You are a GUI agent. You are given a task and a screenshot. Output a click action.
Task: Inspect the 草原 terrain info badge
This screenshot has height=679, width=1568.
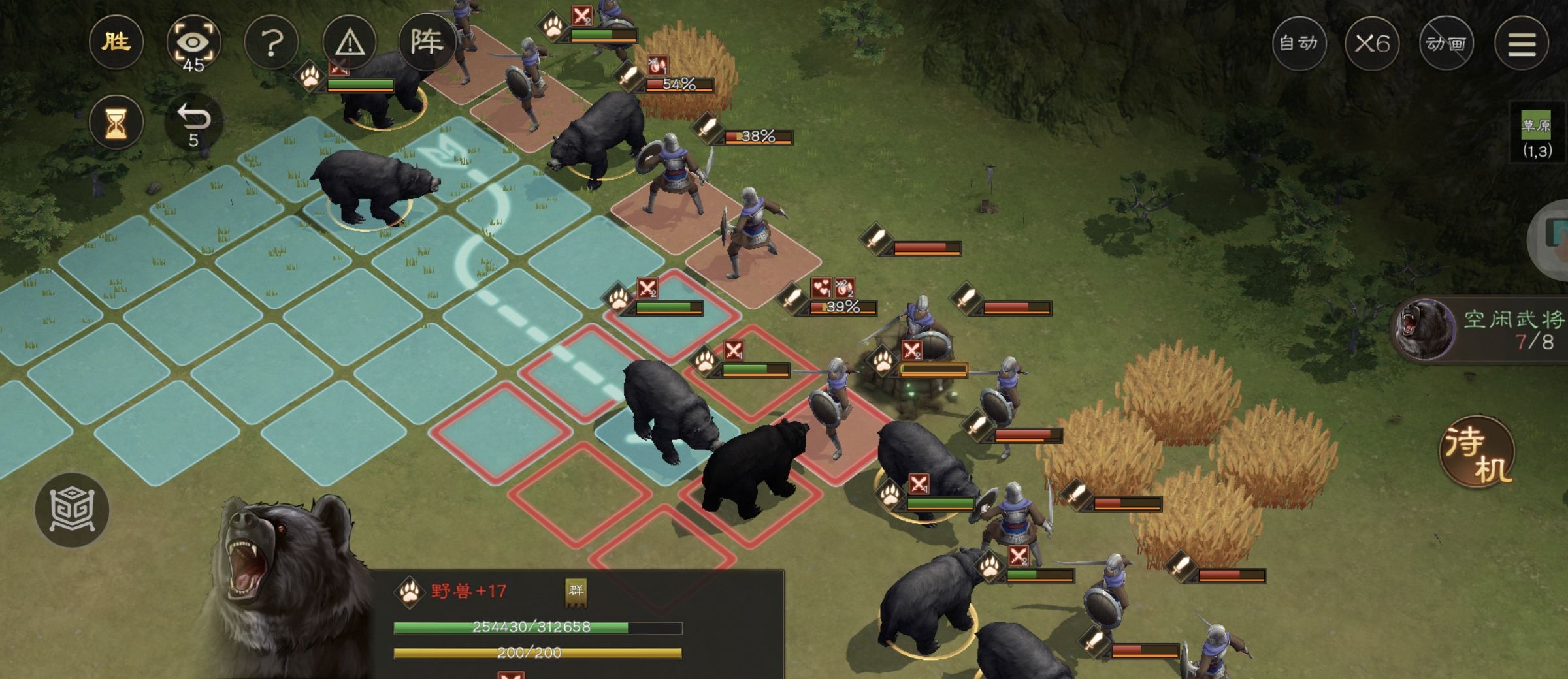point(1536,135)
